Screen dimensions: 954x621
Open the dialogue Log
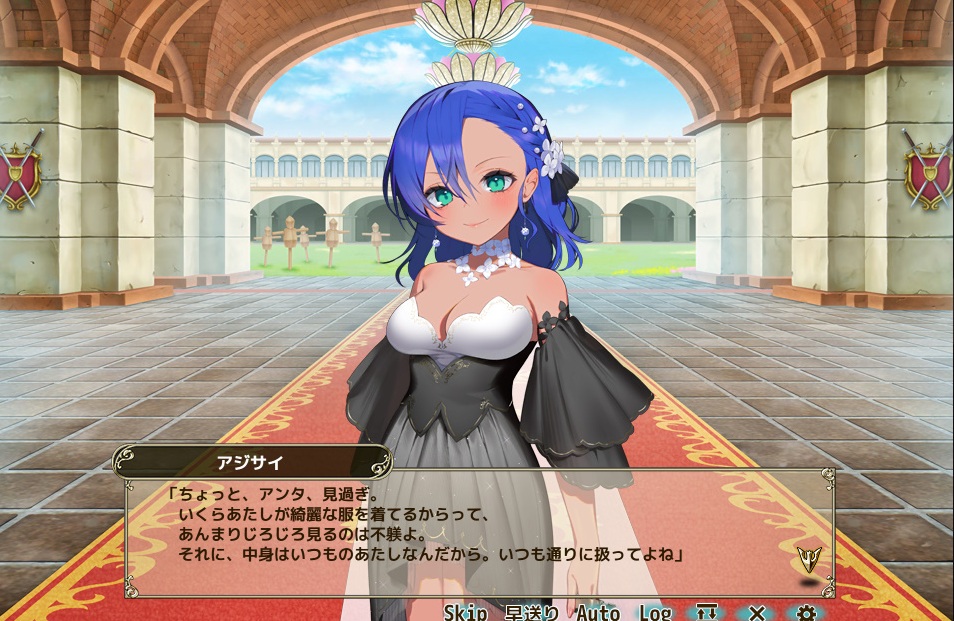pyautogui.click(x=655, y=612)
